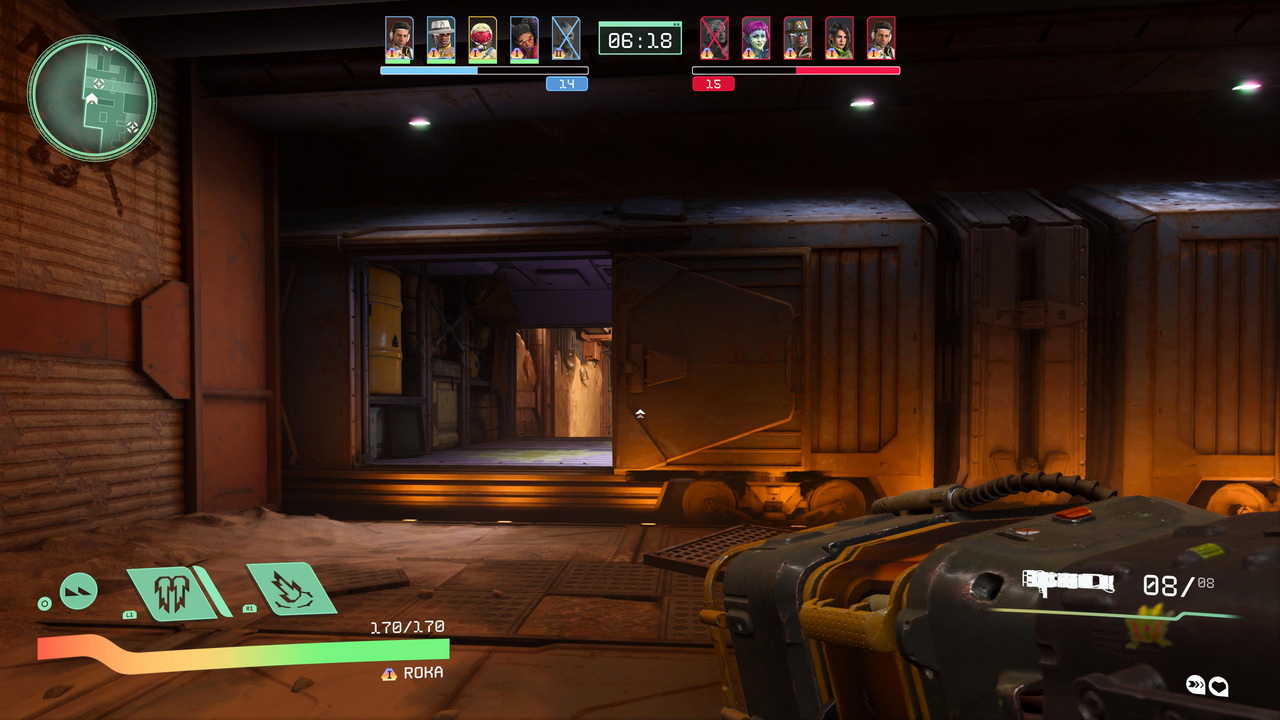Select red team's headset man portrait
The image size is (1280, 720).
[x=881, y=40]
